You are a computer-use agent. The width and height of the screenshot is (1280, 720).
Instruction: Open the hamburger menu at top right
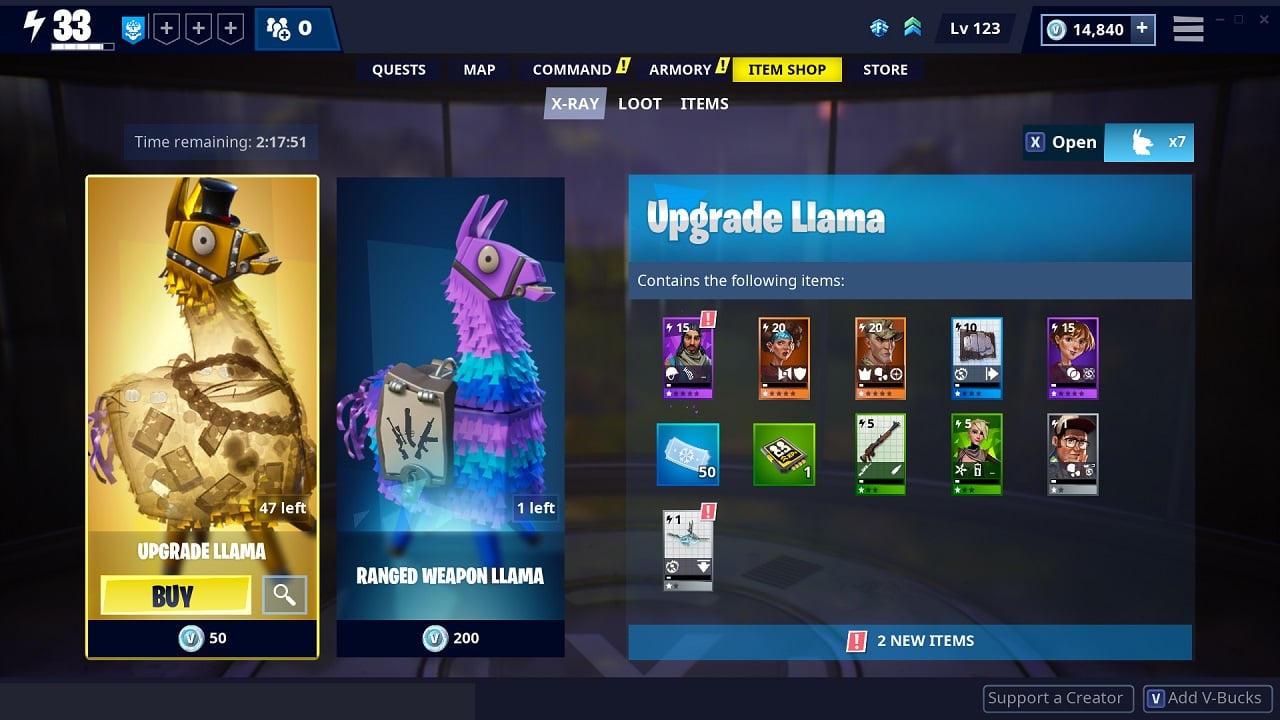pos(1188,28)
